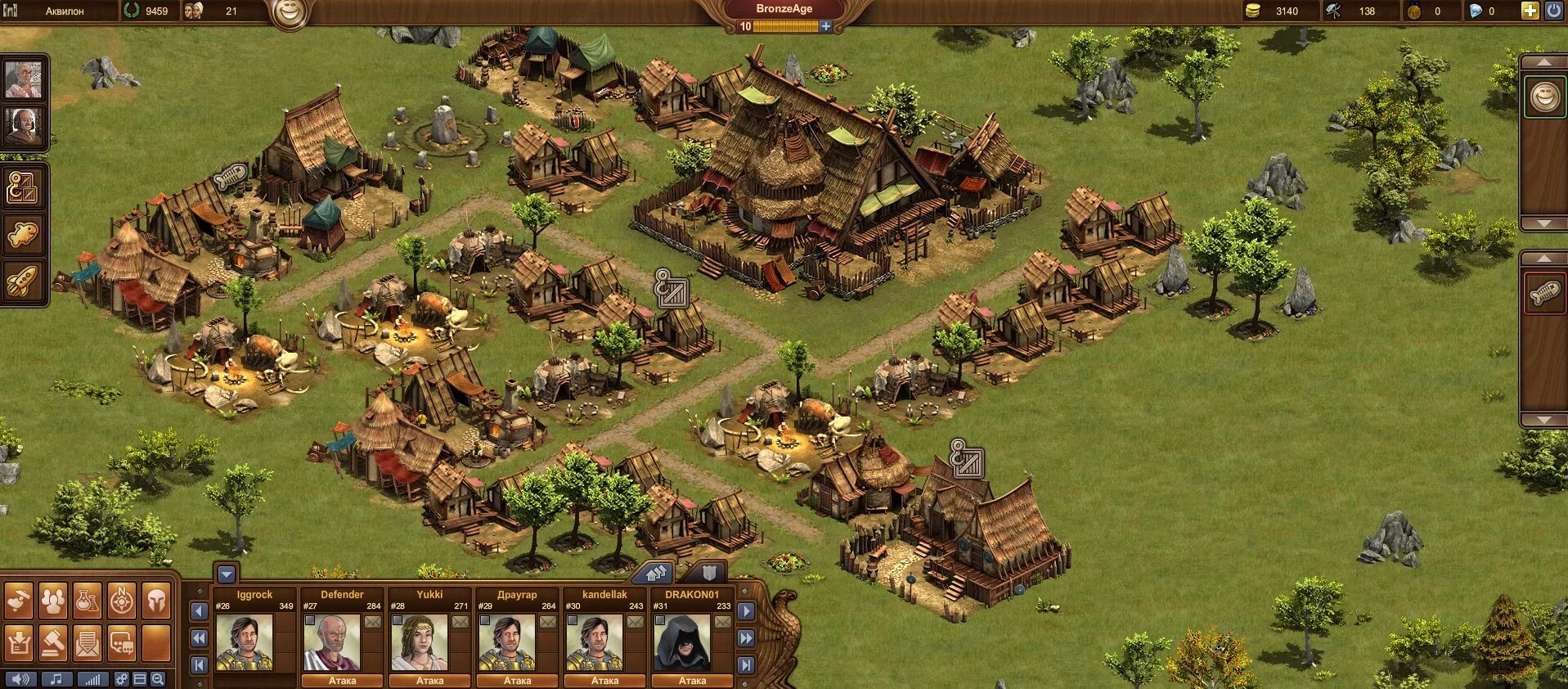Screen dimensions: 1568x689
Task: Buy diamonds with the yellow plus button
Action: pos(1529,11)
